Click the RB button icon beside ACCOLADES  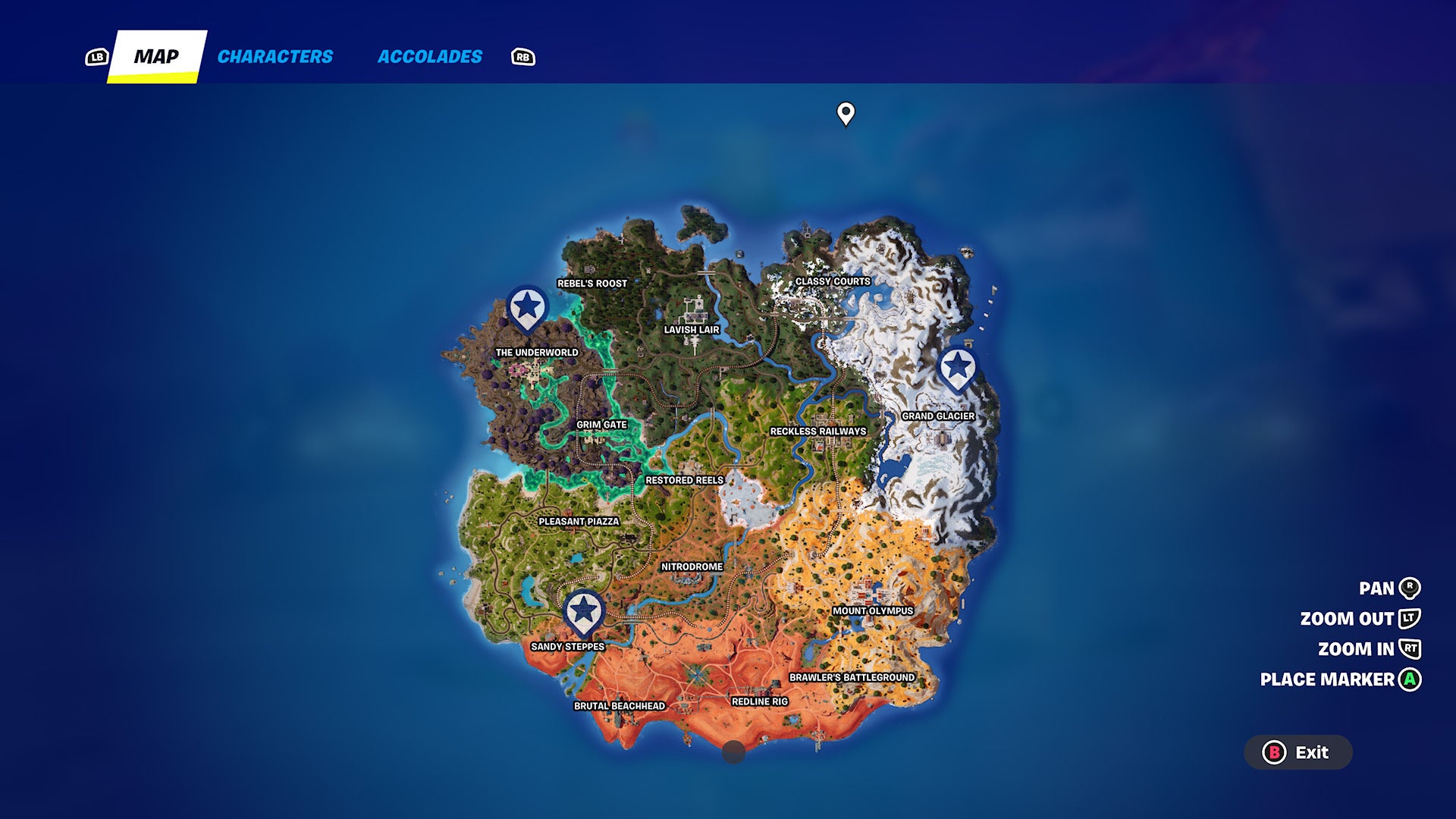tap(523, 56)
